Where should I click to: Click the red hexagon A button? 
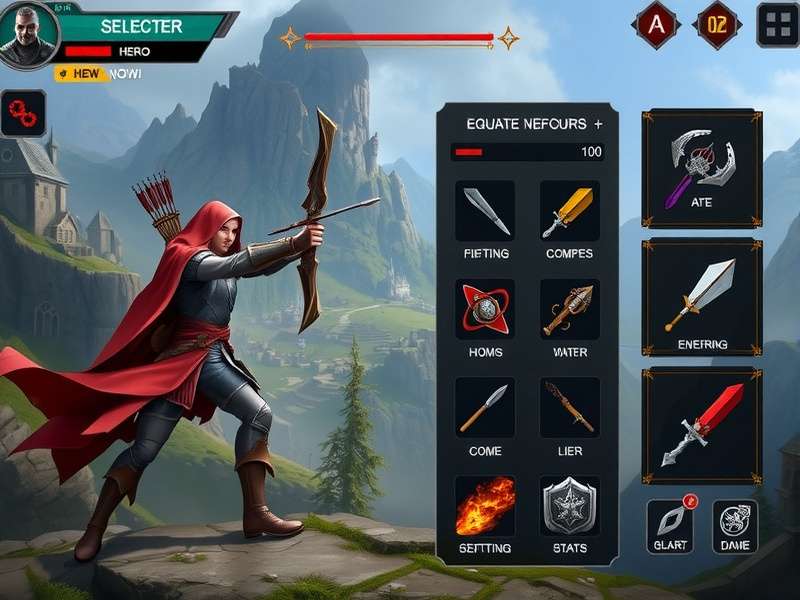coord(656,26)
